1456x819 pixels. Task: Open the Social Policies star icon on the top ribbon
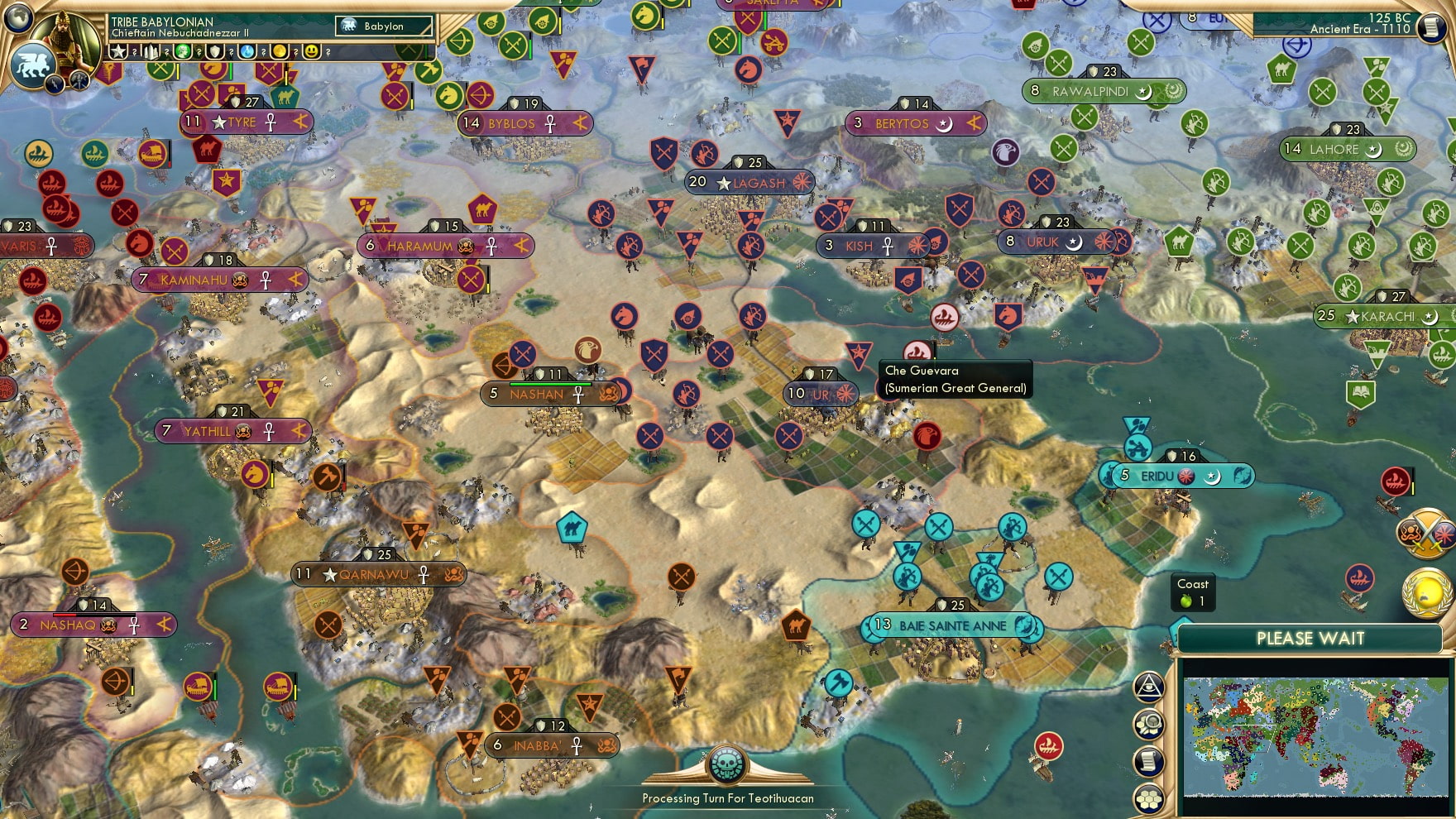(118, 52)
